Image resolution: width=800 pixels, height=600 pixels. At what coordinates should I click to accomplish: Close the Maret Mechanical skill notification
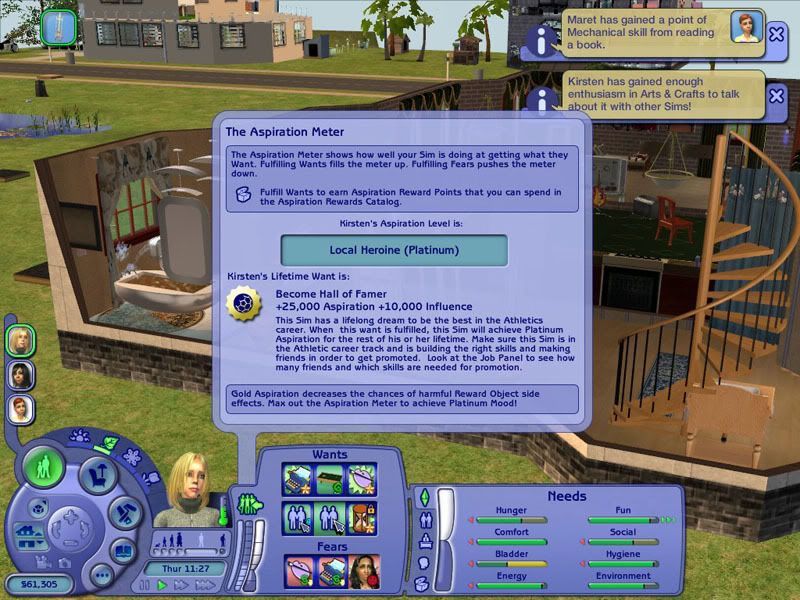tap(776, 34)
